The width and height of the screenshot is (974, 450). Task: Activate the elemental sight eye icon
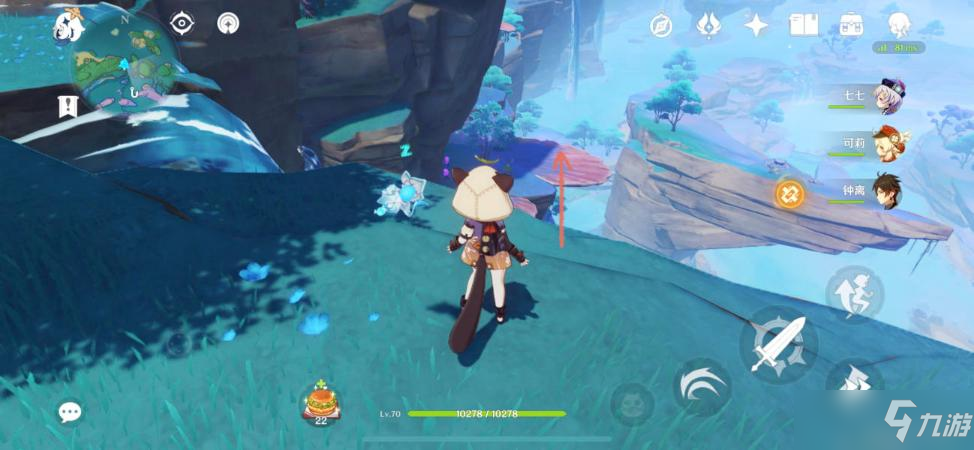(181, 23)
